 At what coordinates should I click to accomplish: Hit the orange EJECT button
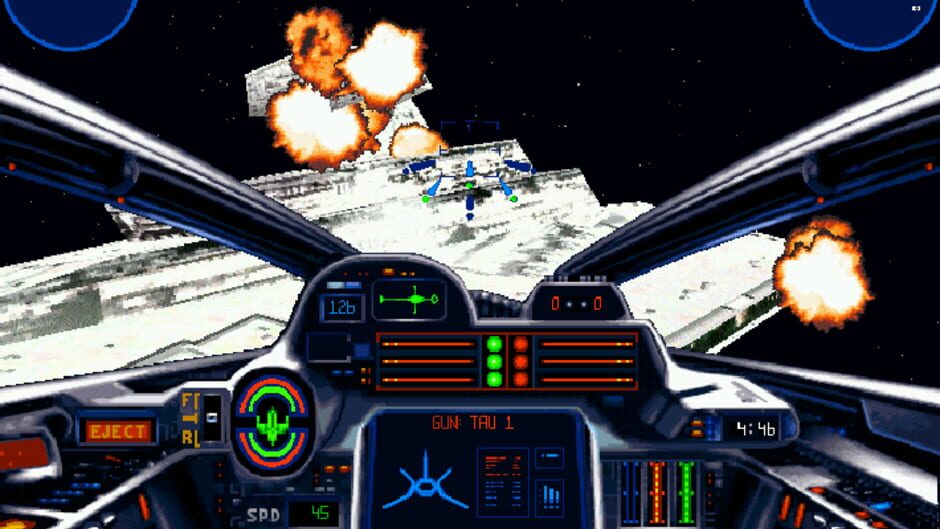tap(118, 431)
